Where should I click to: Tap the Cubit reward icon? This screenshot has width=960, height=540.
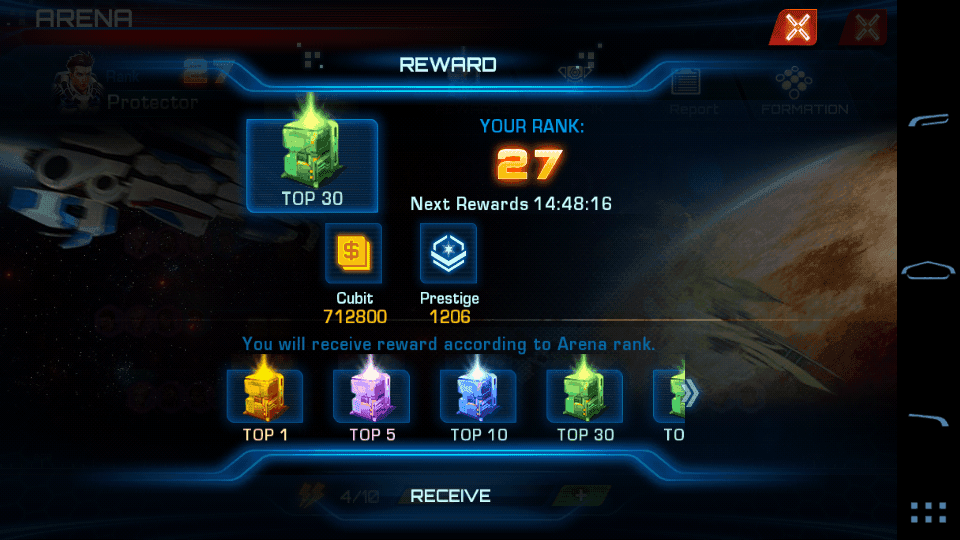point(354,253)
